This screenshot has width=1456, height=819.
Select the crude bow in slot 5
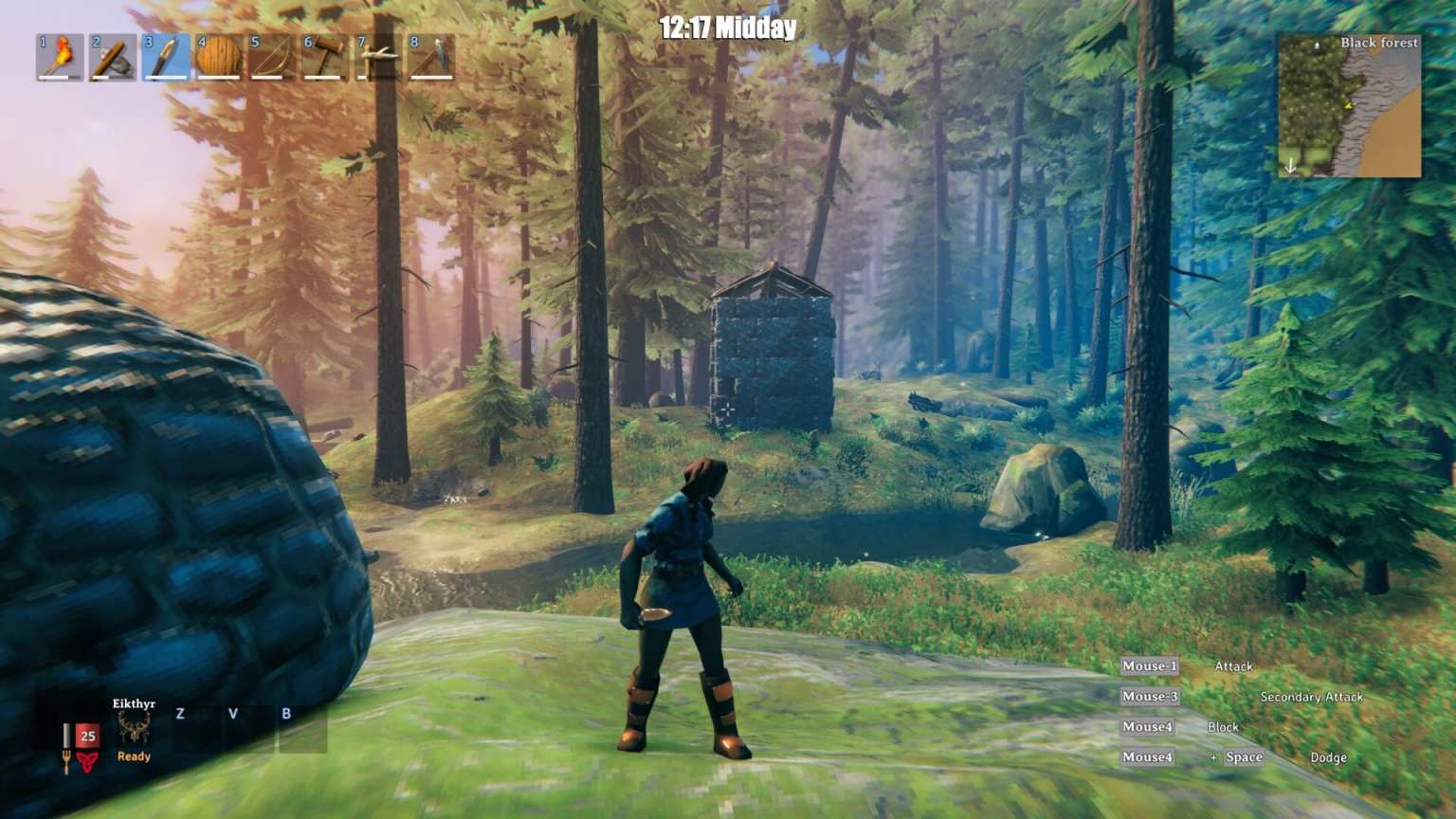[273, 59]
